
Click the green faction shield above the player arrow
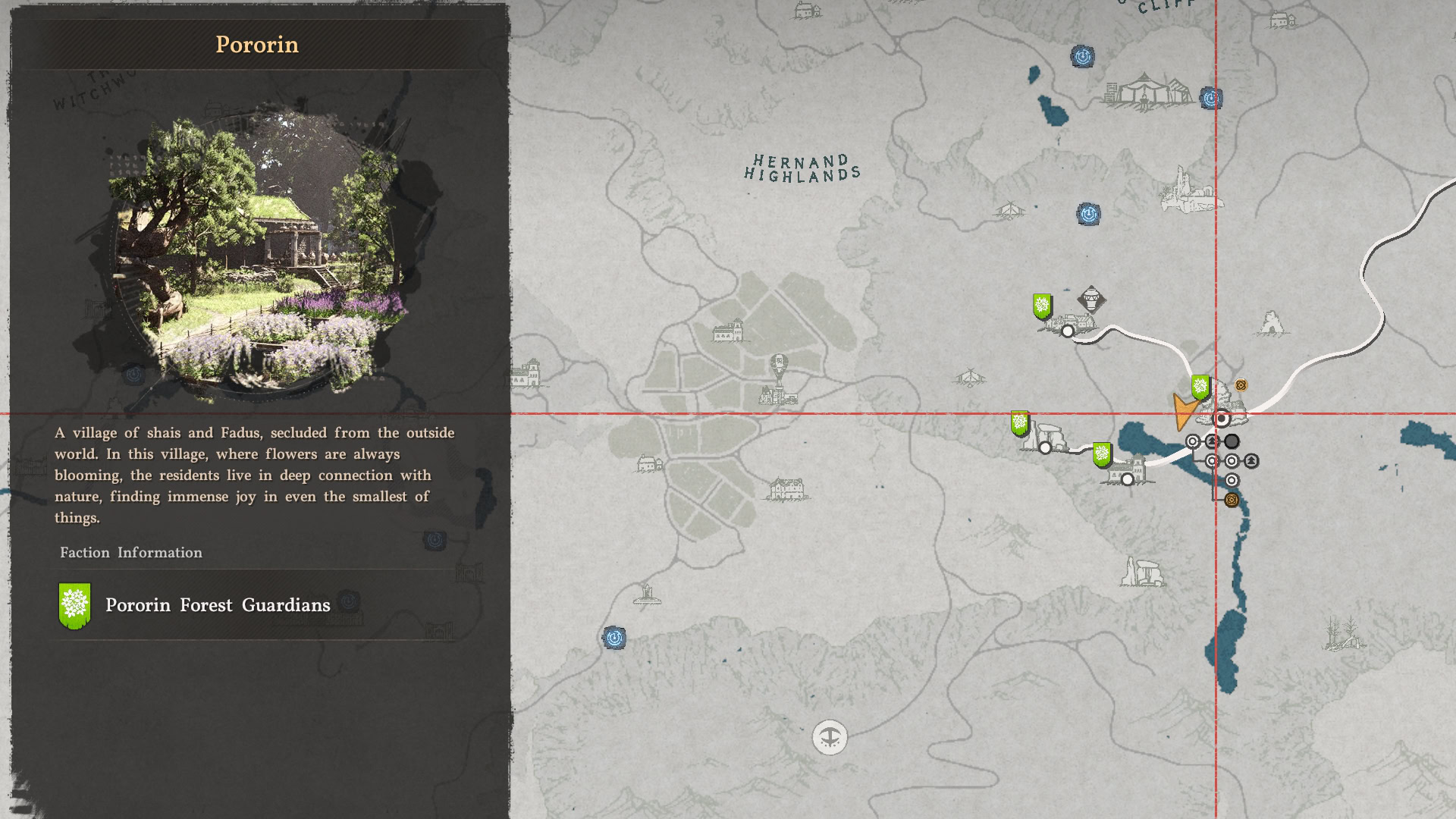point(1200,388)
